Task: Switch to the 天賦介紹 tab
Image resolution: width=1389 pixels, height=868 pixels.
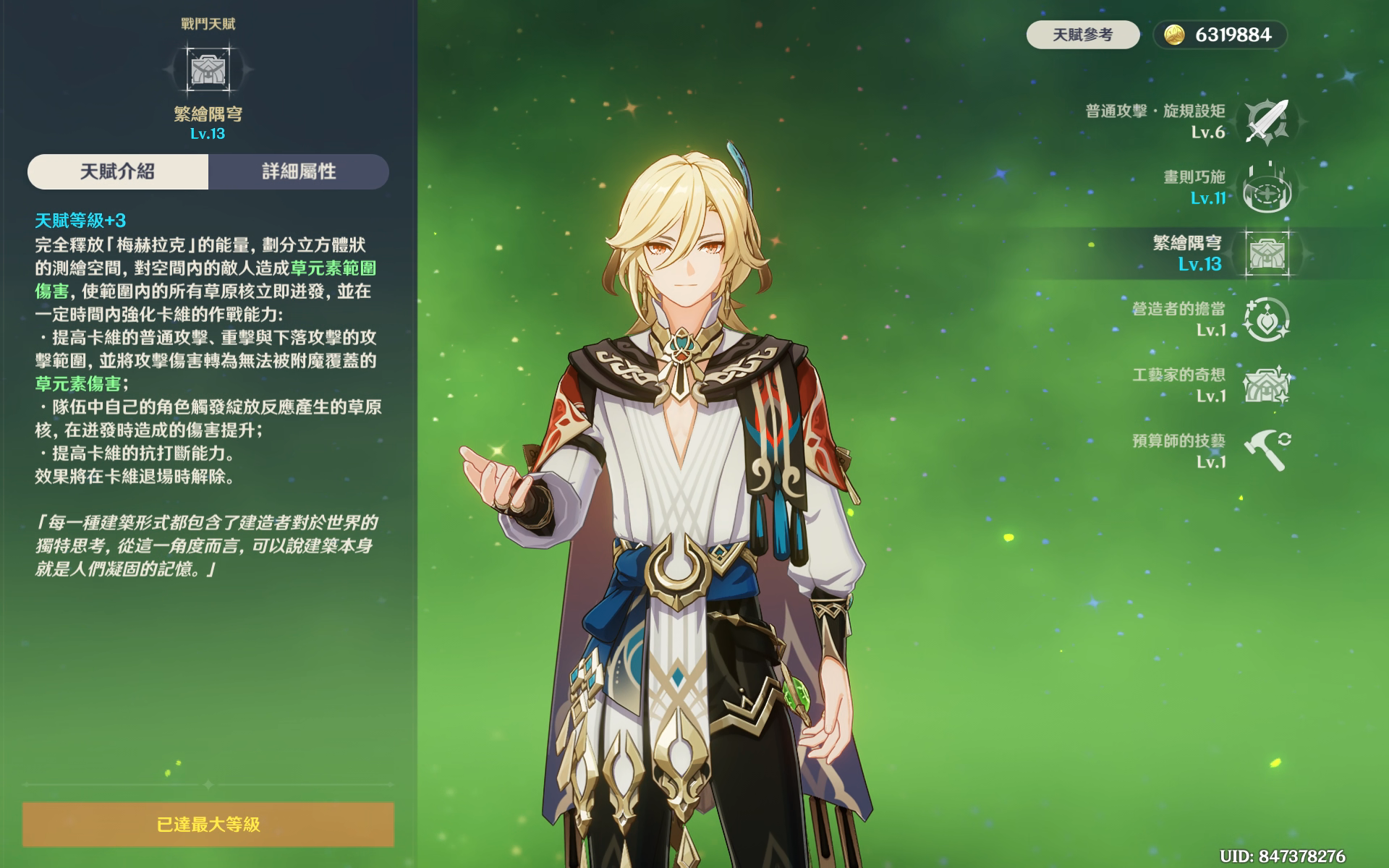Action: 118,171
